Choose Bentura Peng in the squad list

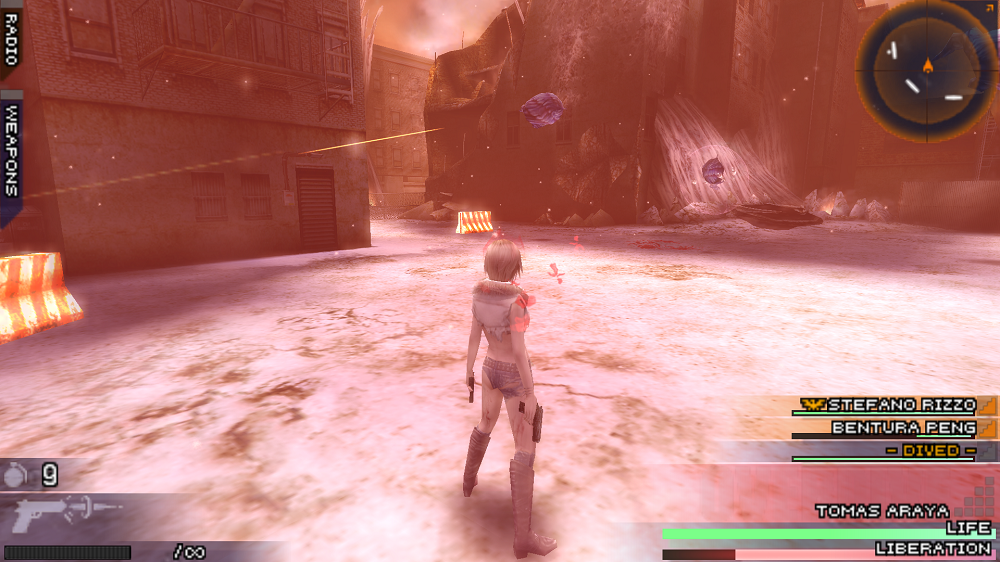point(900,427)
